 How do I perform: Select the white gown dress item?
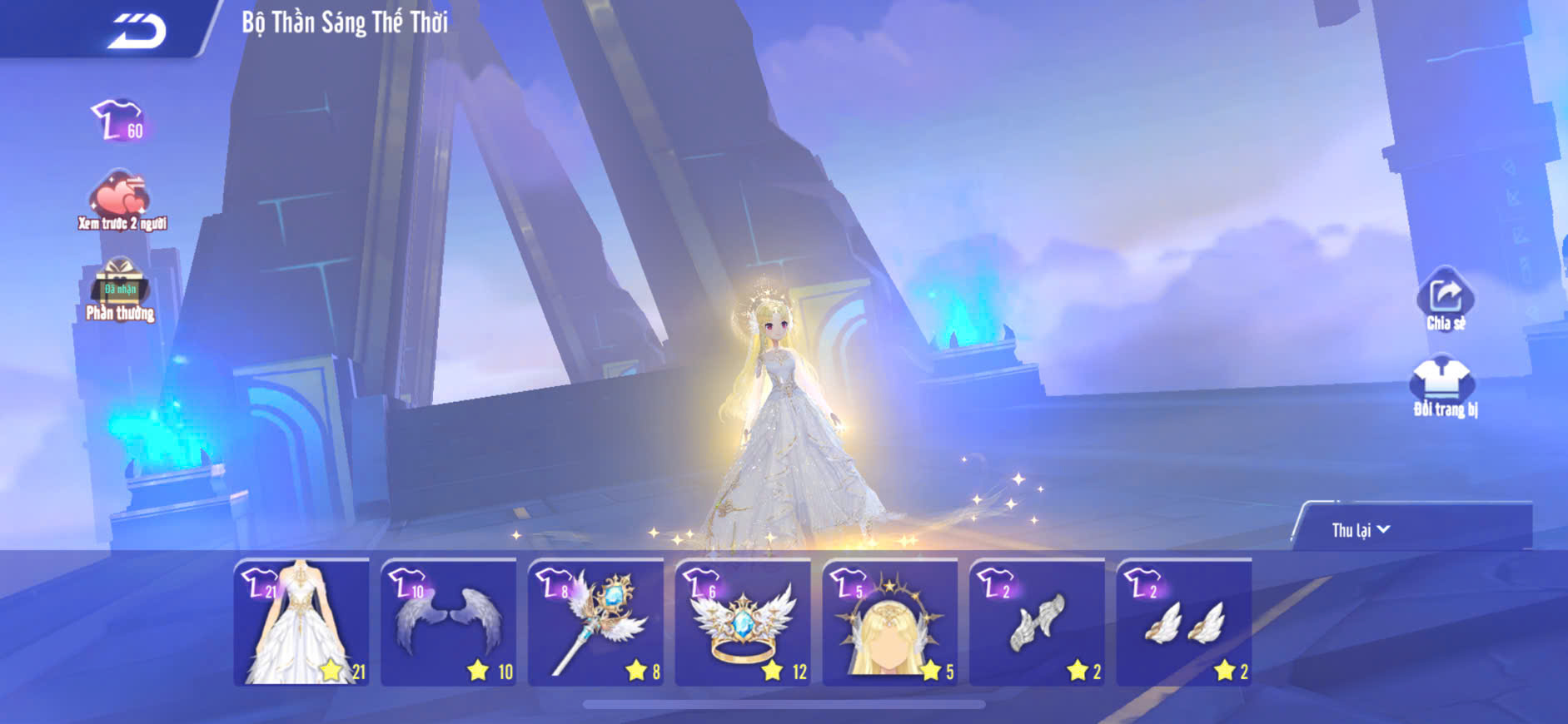pos(301,622)
